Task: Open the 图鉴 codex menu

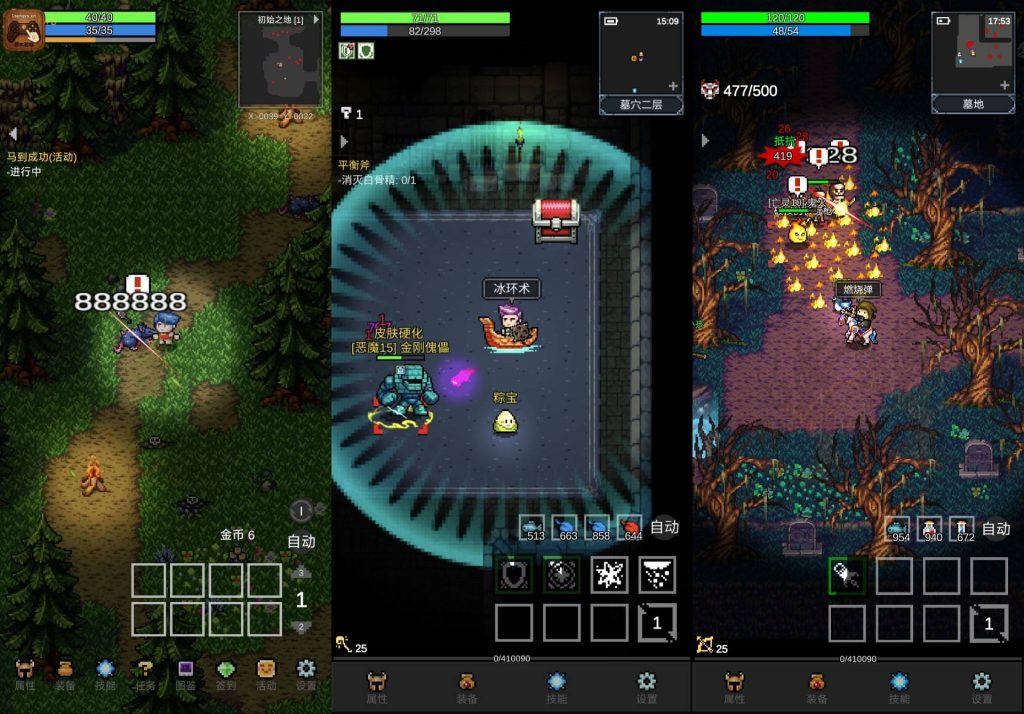Action: point(186,674)
